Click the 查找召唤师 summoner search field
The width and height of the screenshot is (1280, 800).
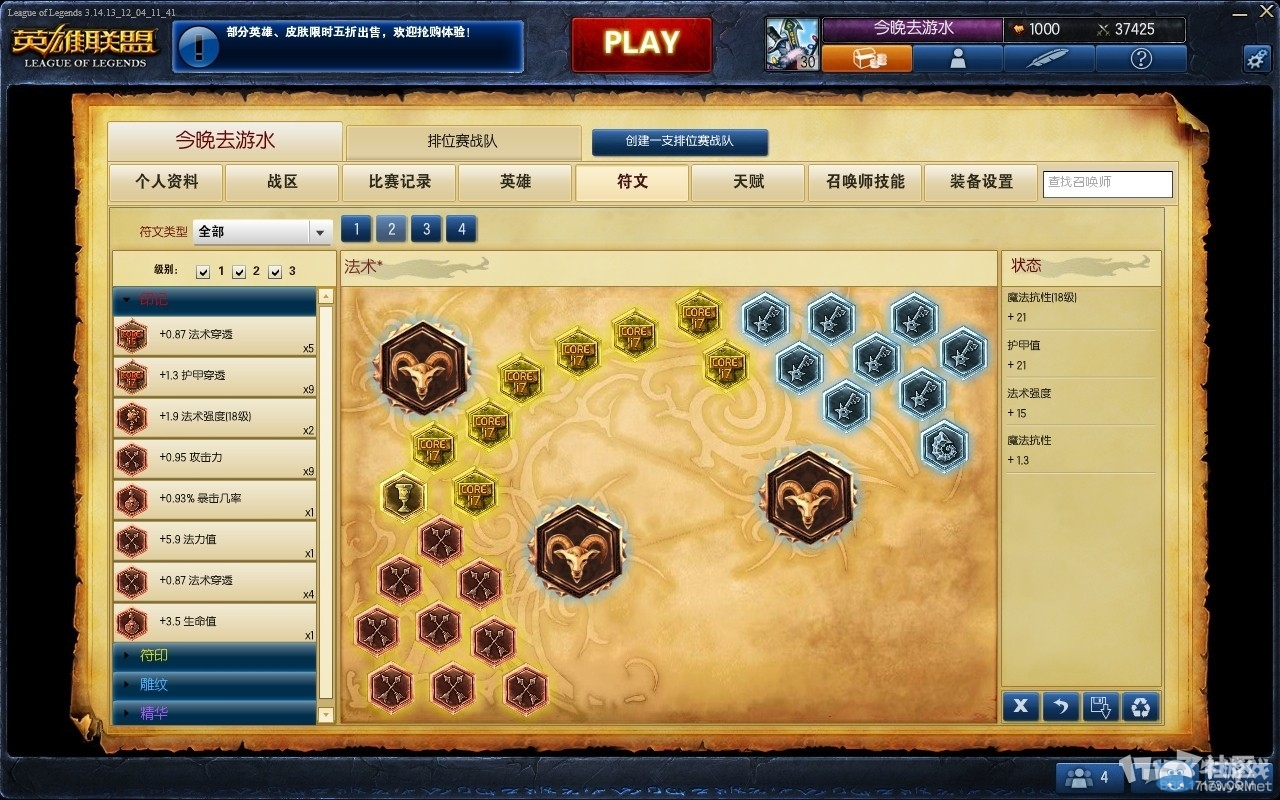coord(1107,184)
